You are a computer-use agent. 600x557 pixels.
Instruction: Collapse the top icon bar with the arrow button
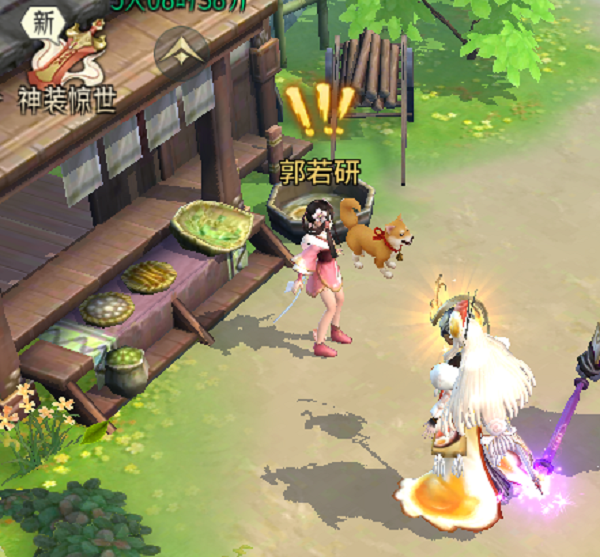[x=182, y=52]
